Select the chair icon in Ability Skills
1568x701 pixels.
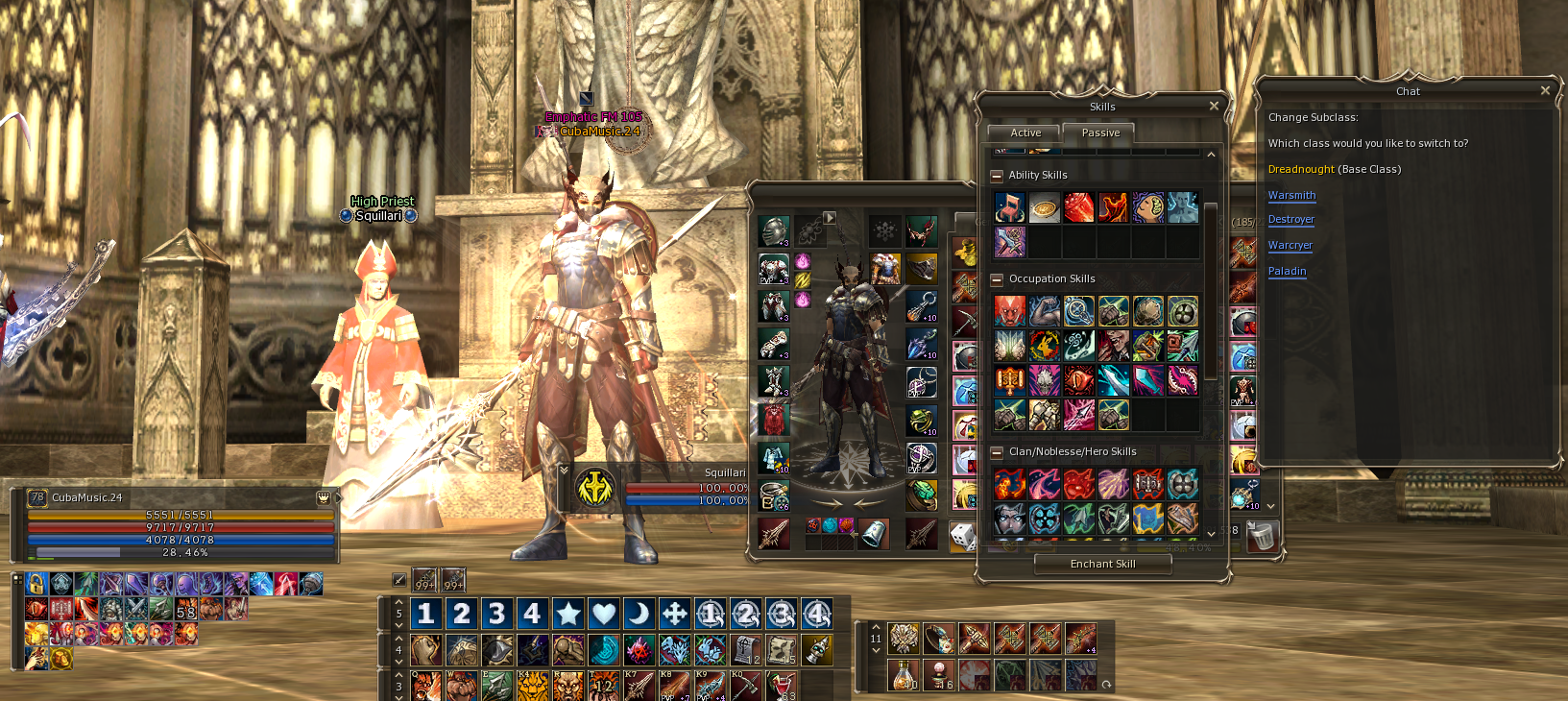pos(1010,207)
